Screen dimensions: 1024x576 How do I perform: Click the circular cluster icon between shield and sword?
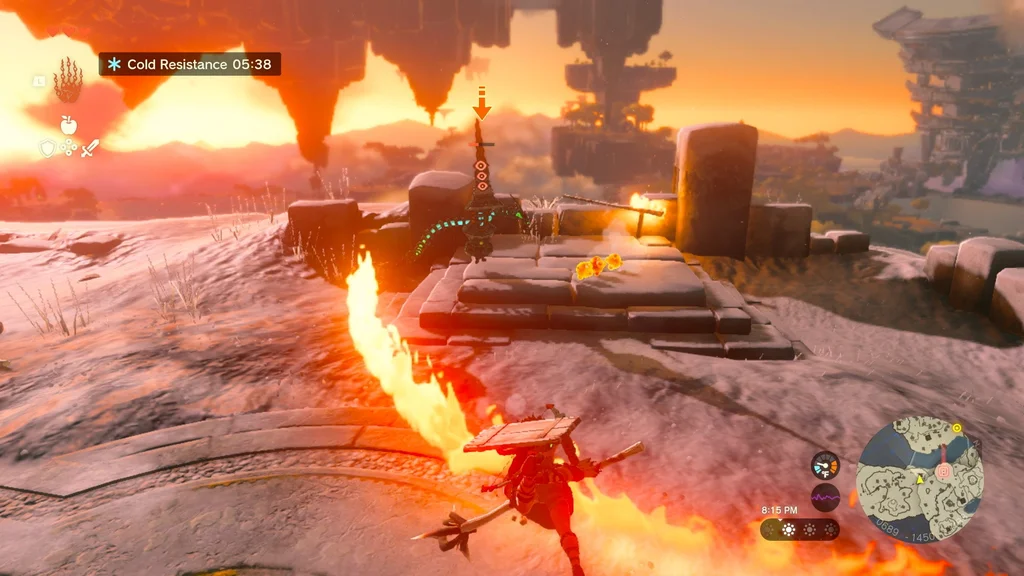[x=68, y=148]
